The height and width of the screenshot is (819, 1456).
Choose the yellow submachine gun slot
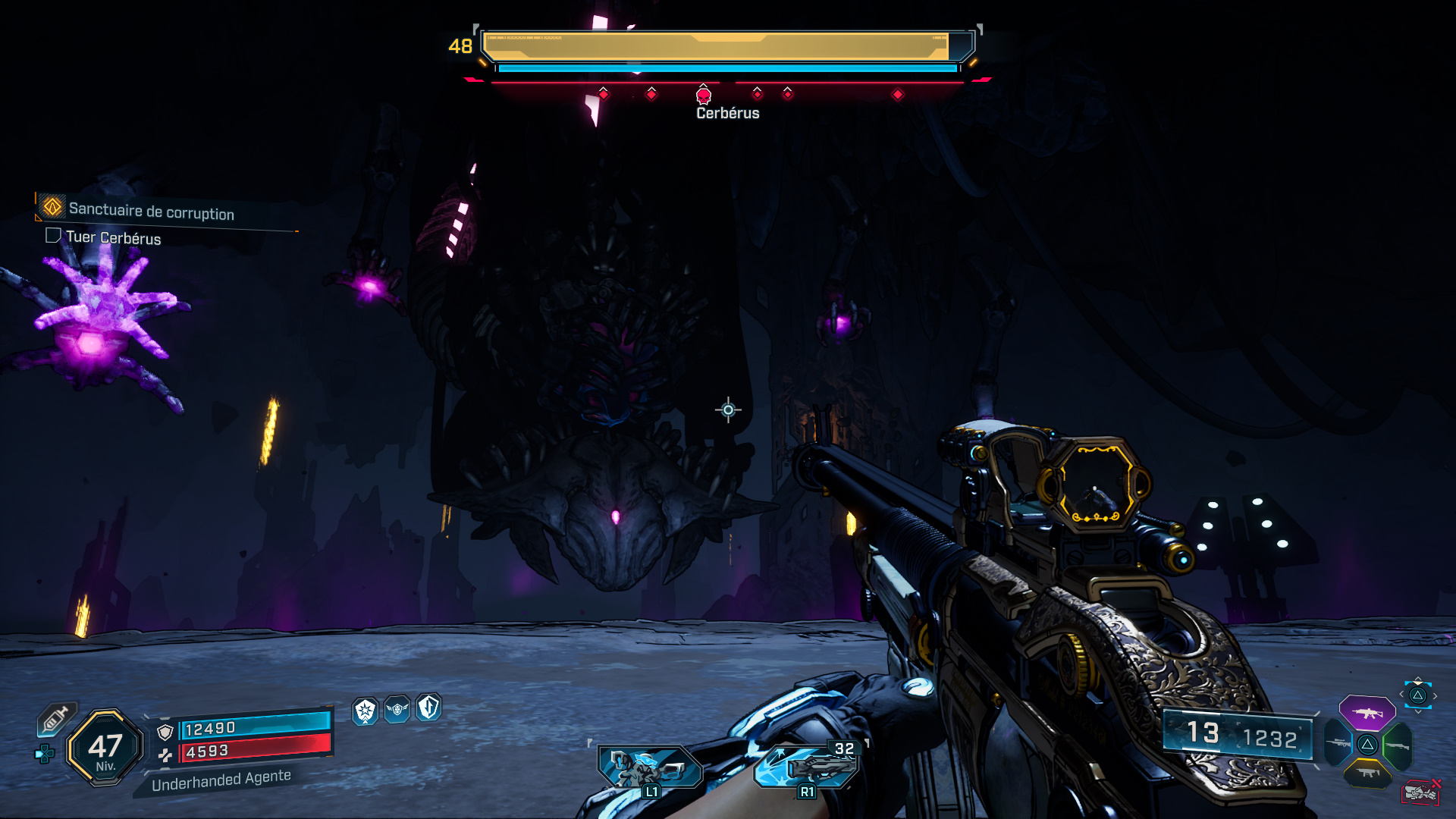tap(1367, 773)
